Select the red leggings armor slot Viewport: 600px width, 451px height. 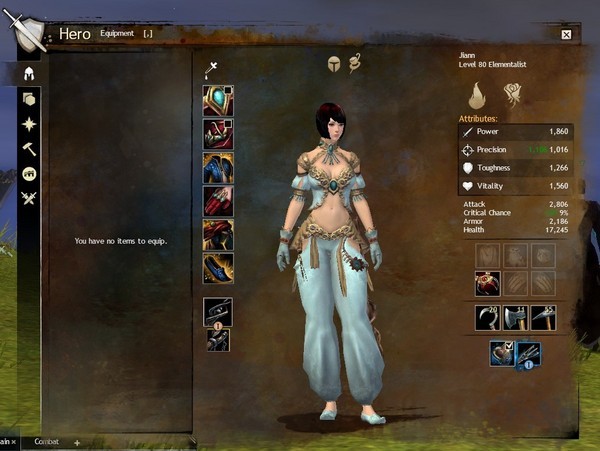[218, 234]
